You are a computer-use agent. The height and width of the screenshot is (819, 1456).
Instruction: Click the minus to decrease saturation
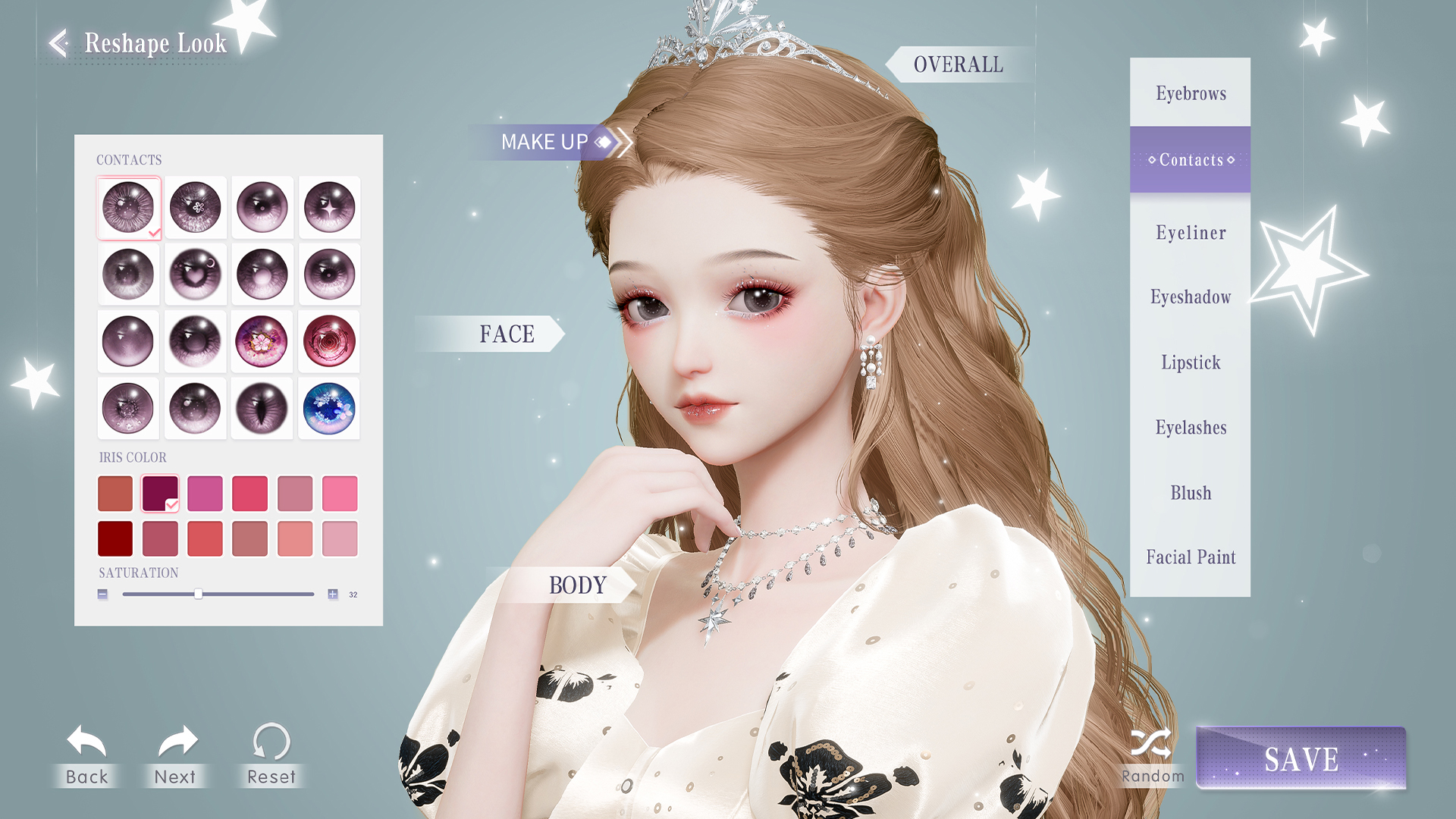point(102,594)
